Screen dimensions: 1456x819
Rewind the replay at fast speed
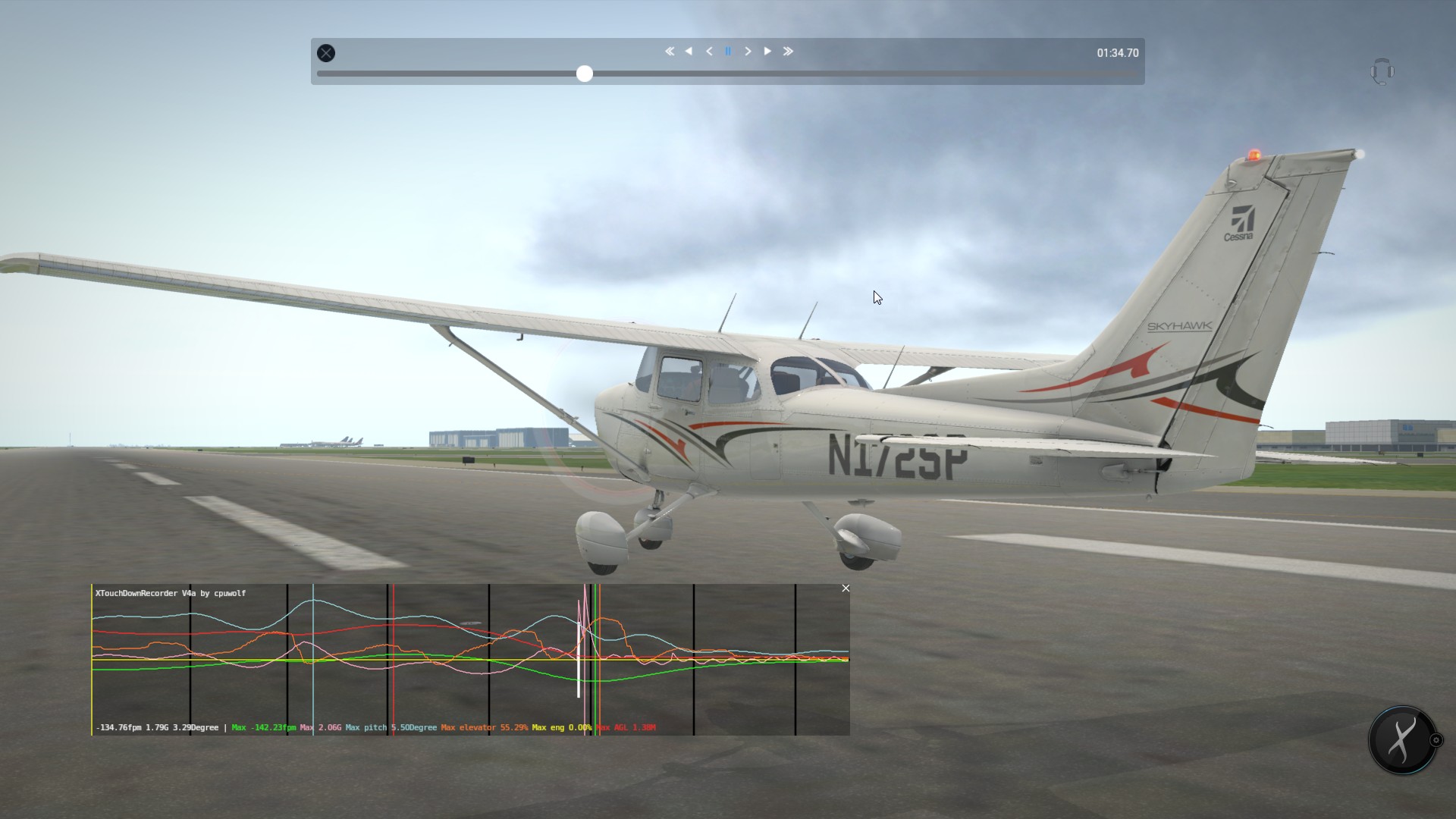(670, 52)
